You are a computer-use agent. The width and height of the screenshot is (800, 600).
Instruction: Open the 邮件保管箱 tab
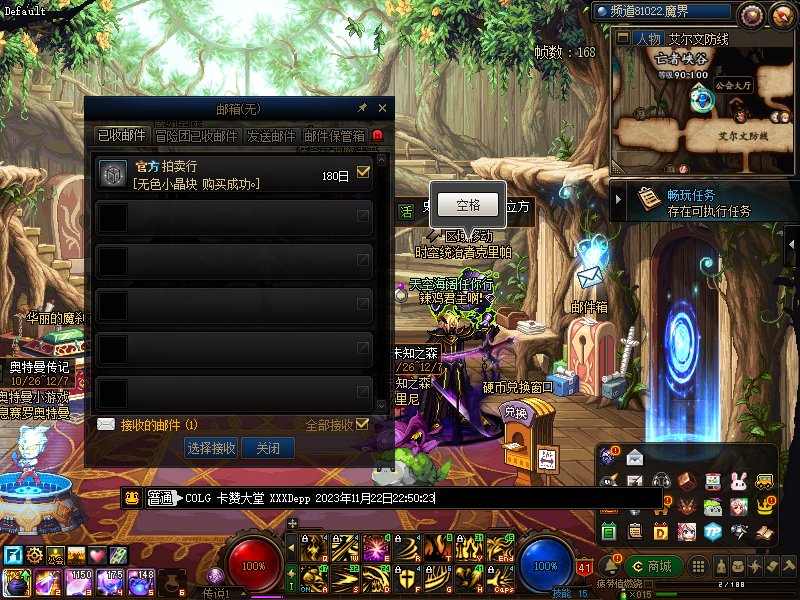pyautogui.click(x=335, y=136)
